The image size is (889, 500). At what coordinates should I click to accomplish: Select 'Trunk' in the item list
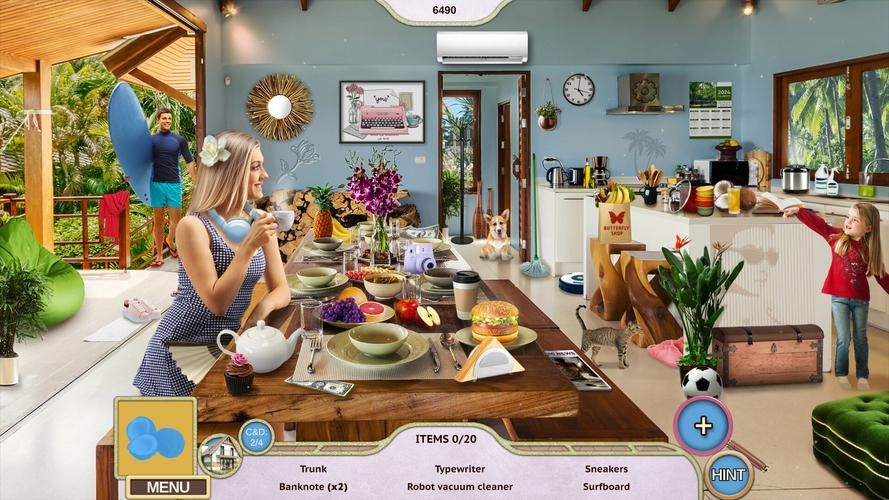[313, 468]
